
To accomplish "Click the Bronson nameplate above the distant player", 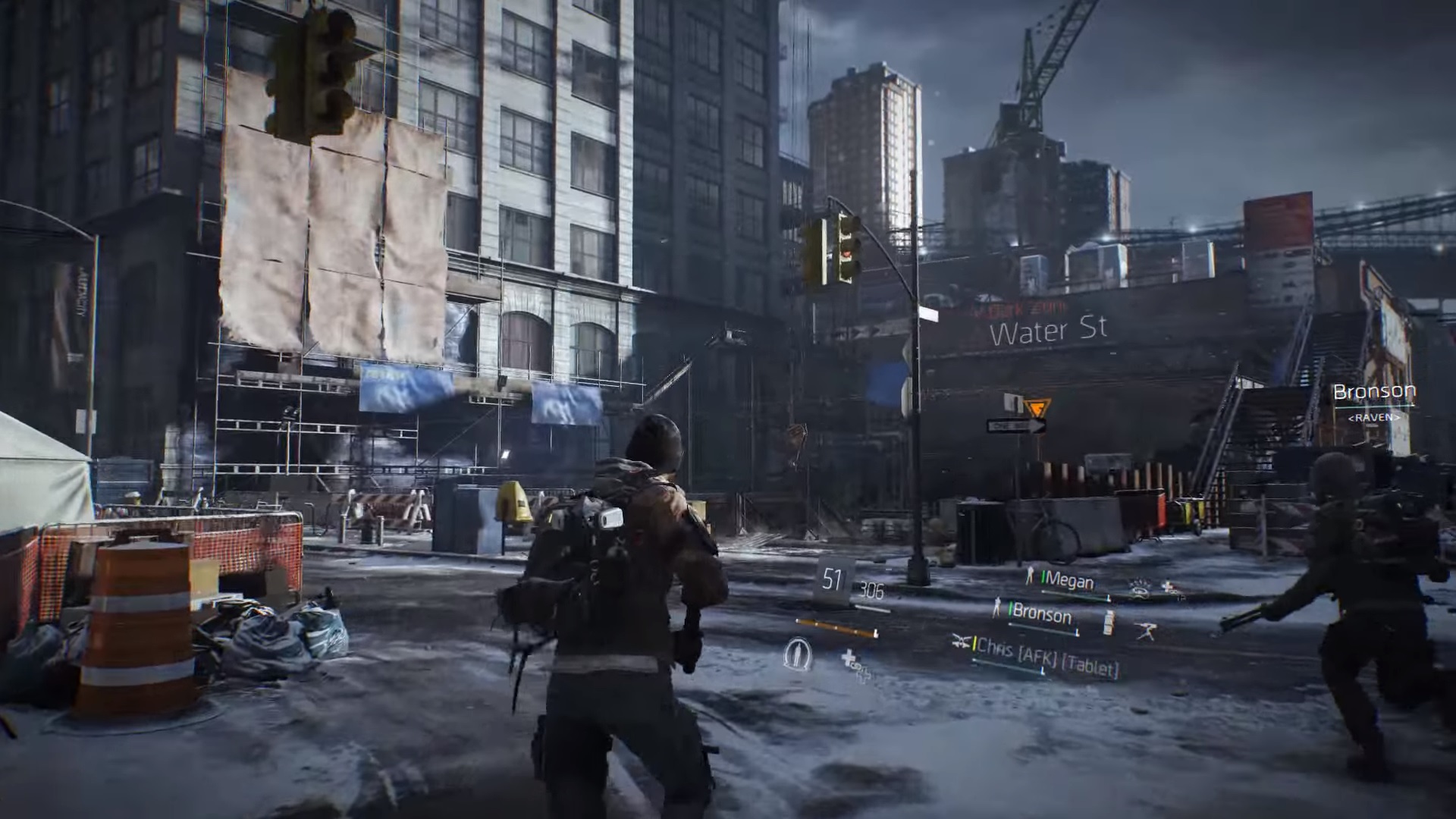I will pyautogui.click(x=1375, y=390).
